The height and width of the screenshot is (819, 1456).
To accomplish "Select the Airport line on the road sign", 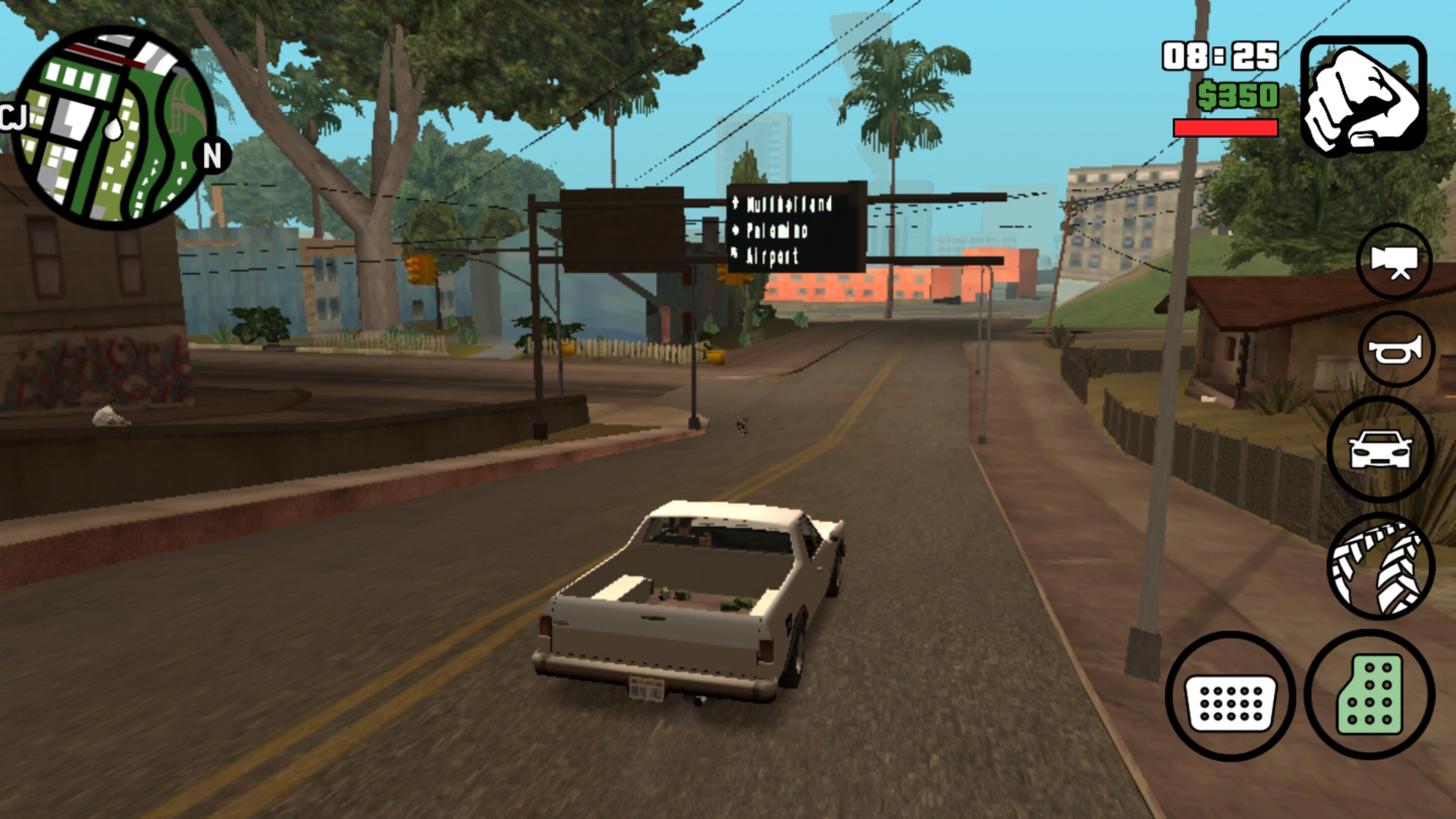I will point(773,256).
